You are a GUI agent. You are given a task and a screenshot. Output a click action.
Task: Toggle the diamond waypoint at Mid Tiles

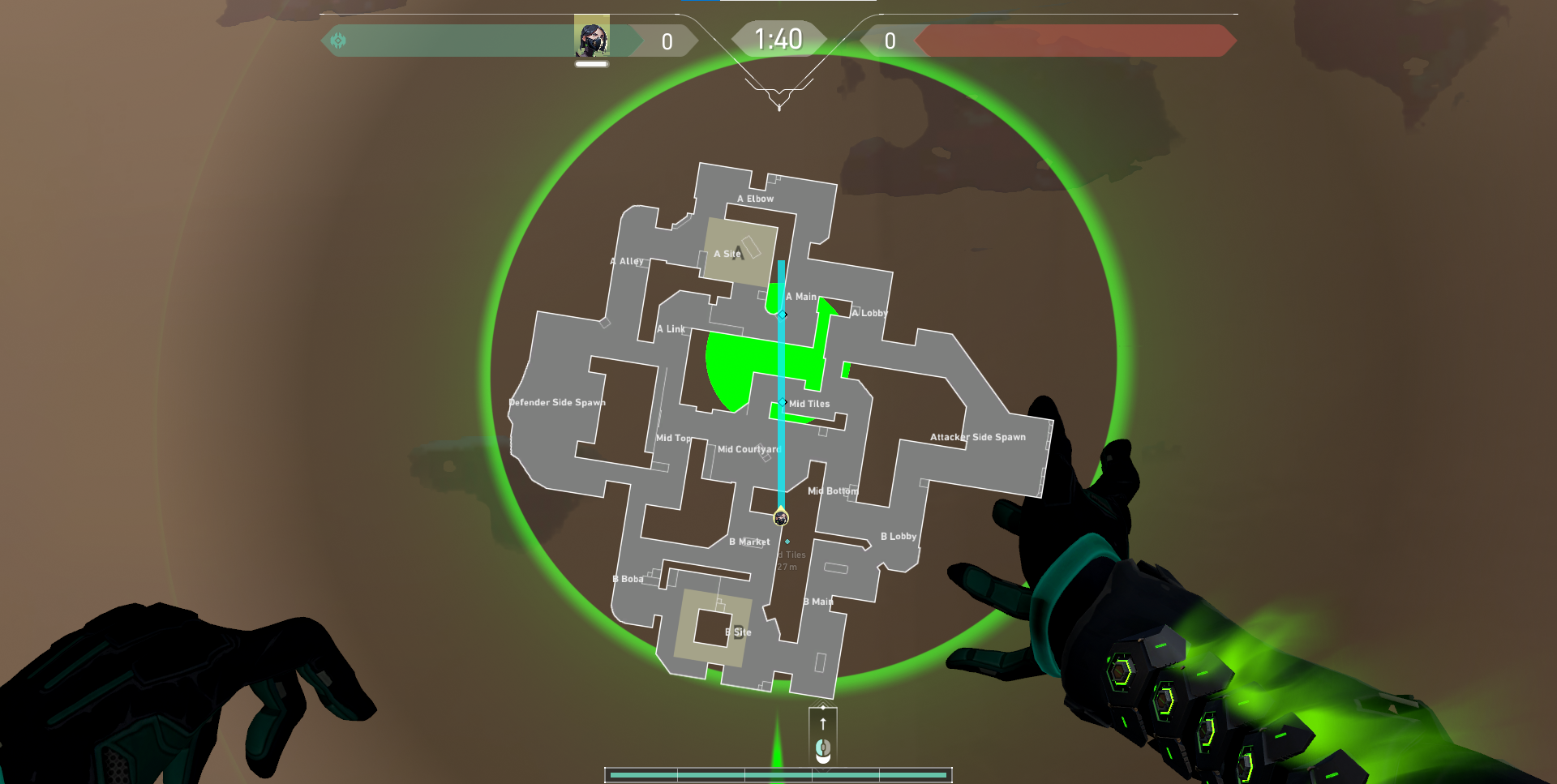click(x=783, y=402)
